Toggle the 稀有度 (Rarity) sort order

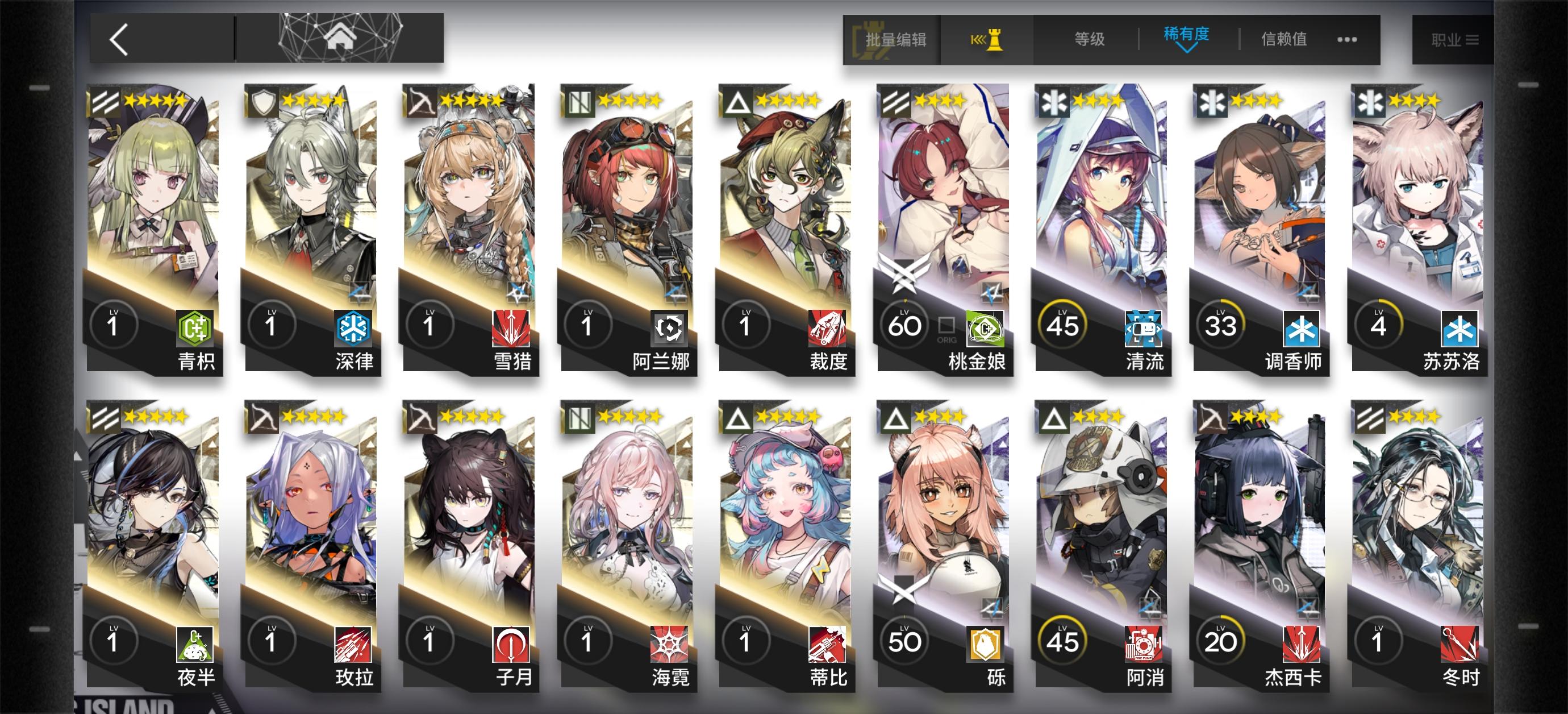click(1187, 36)
